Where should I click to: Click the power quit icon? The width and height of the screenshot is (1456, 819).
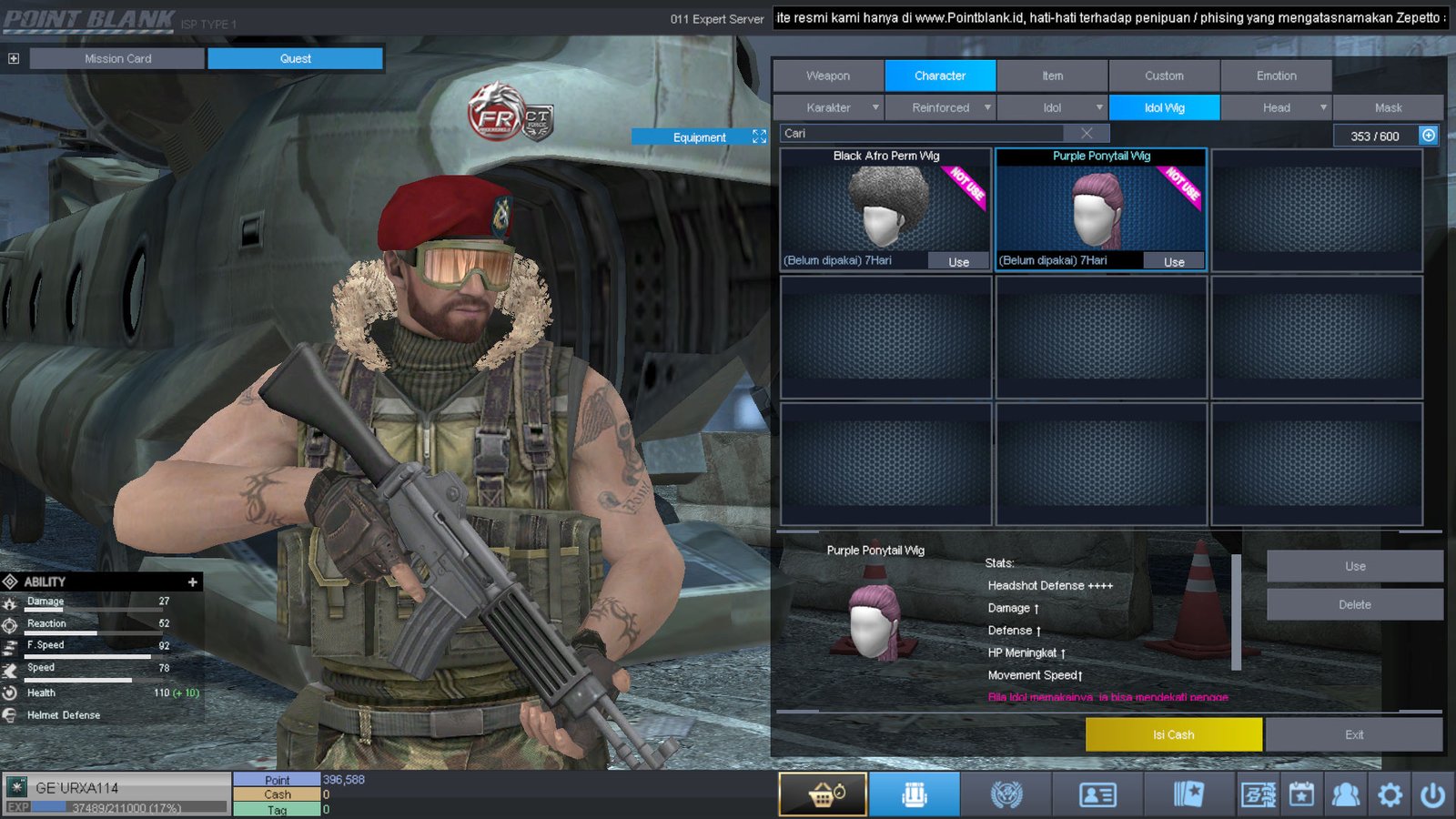coord(1432,795)
